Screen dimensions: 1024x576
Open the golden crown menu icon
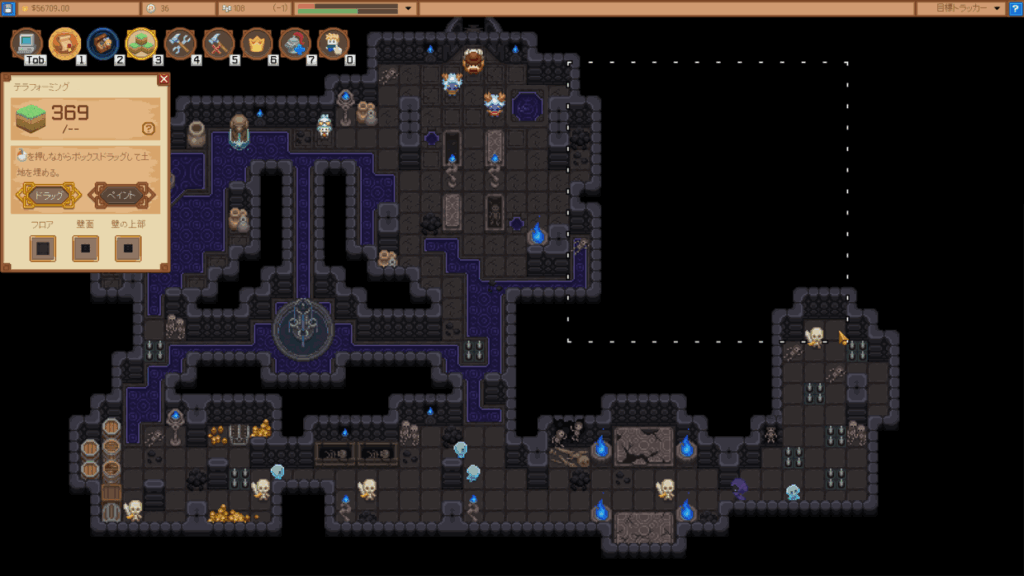[x=256, y=43]
